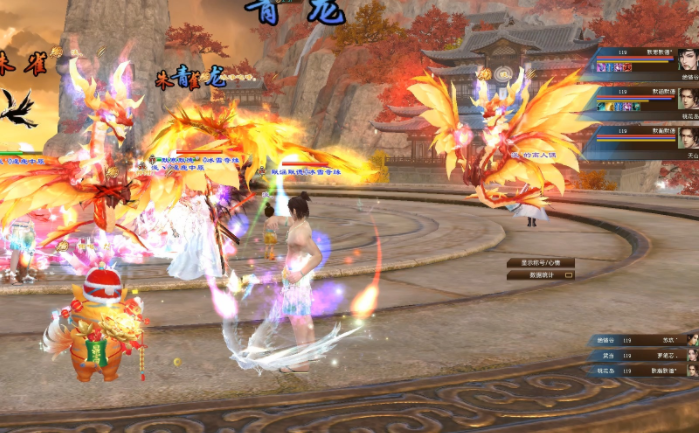The height and width of the screenshot is (433, 699).
Task: Open the 数据统计 statistics panel
Action: (x=540, y=274)
